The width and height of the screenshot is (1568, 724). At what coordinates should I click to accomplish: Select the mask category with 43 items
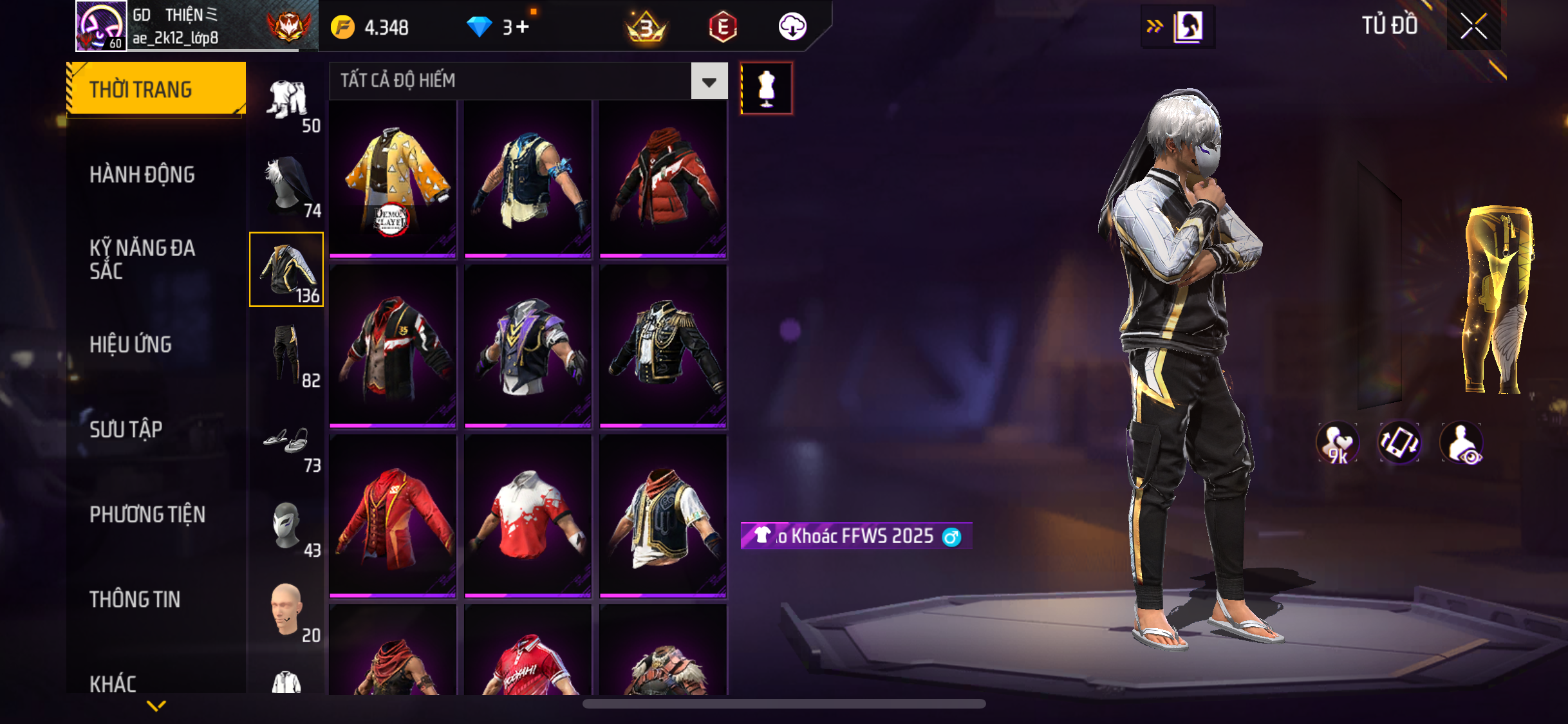pos(288,527)
